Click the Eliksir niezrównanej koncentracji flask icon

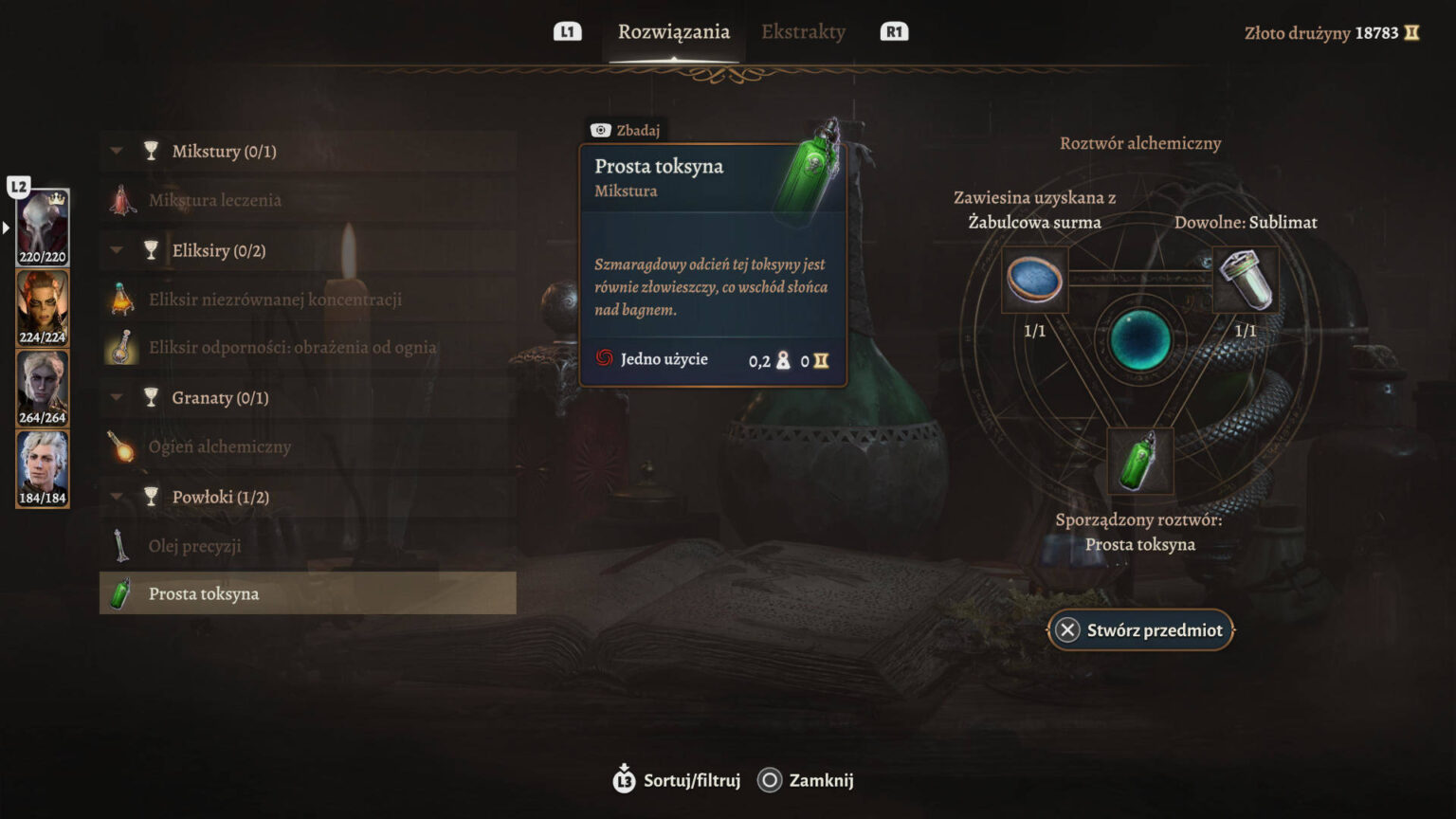[x=121, y=298]
